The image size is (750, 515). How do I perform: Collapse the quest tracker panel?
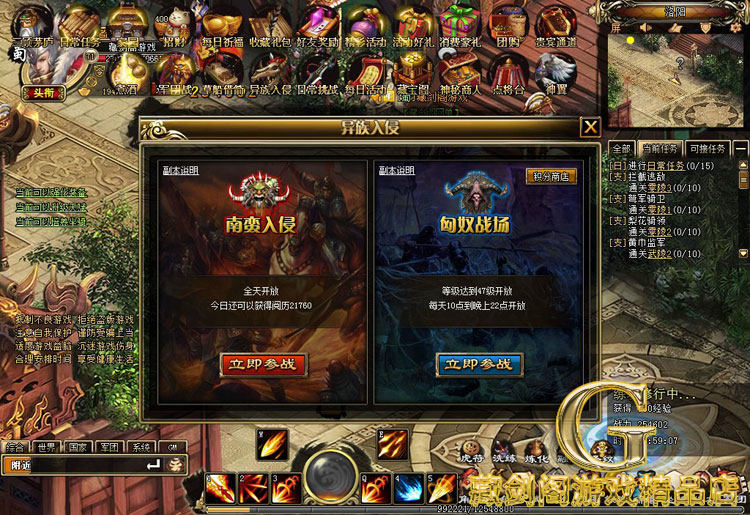coord(741,148)
